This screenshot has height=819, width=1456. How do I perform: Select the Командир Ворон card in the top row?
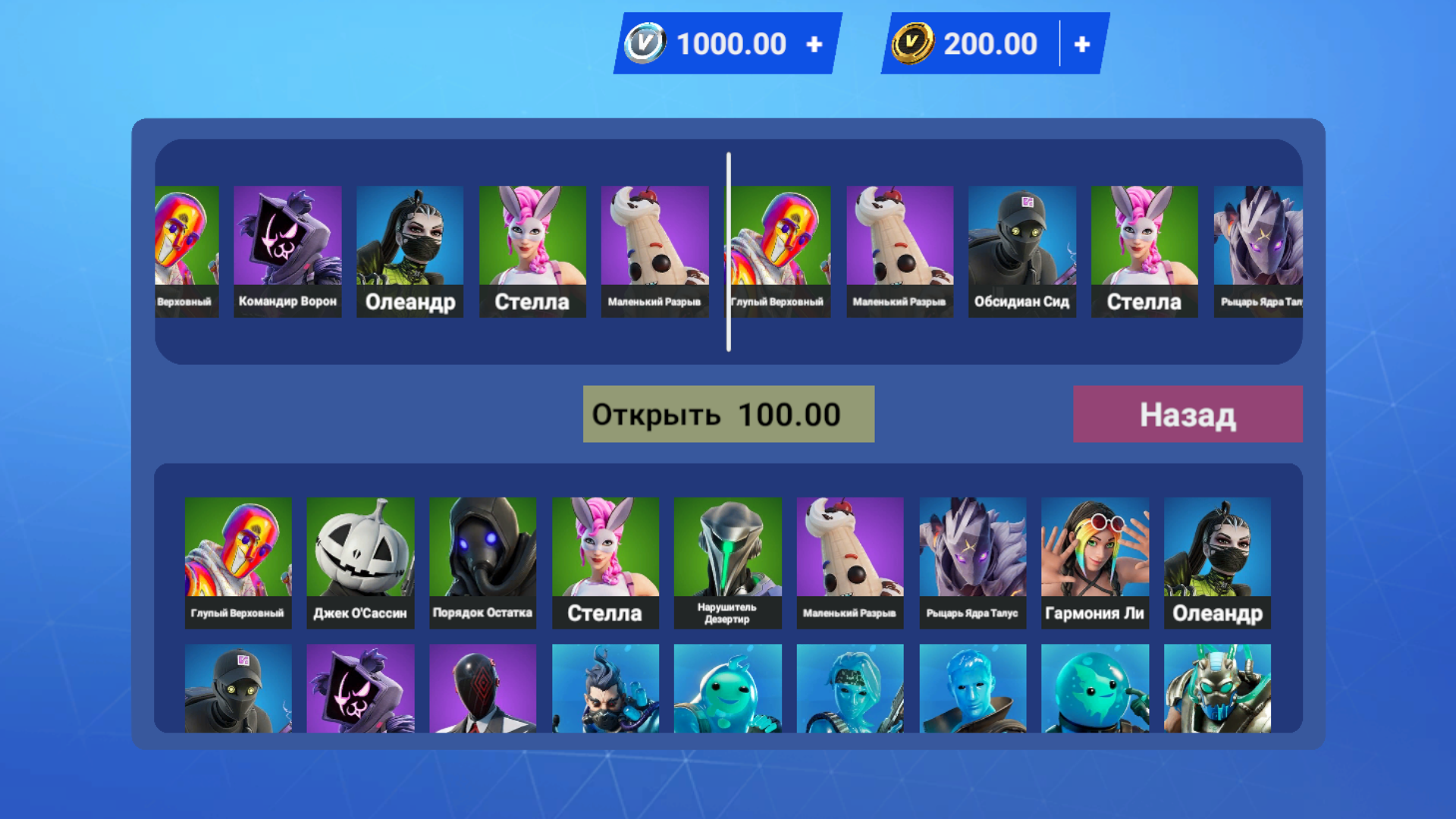[288, 250]
